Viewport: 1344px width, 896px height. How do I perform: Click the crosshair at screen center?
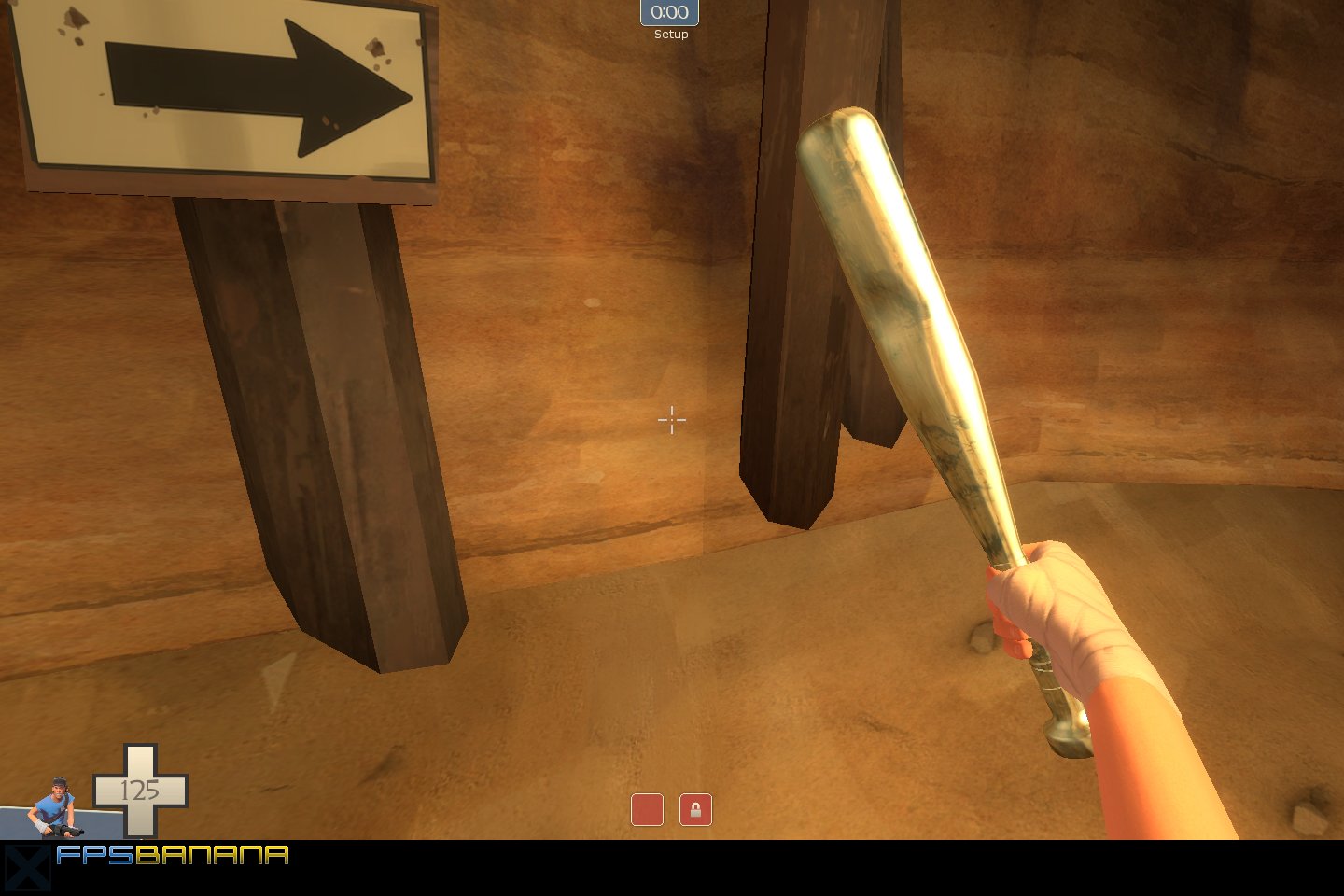pos(671,421)
